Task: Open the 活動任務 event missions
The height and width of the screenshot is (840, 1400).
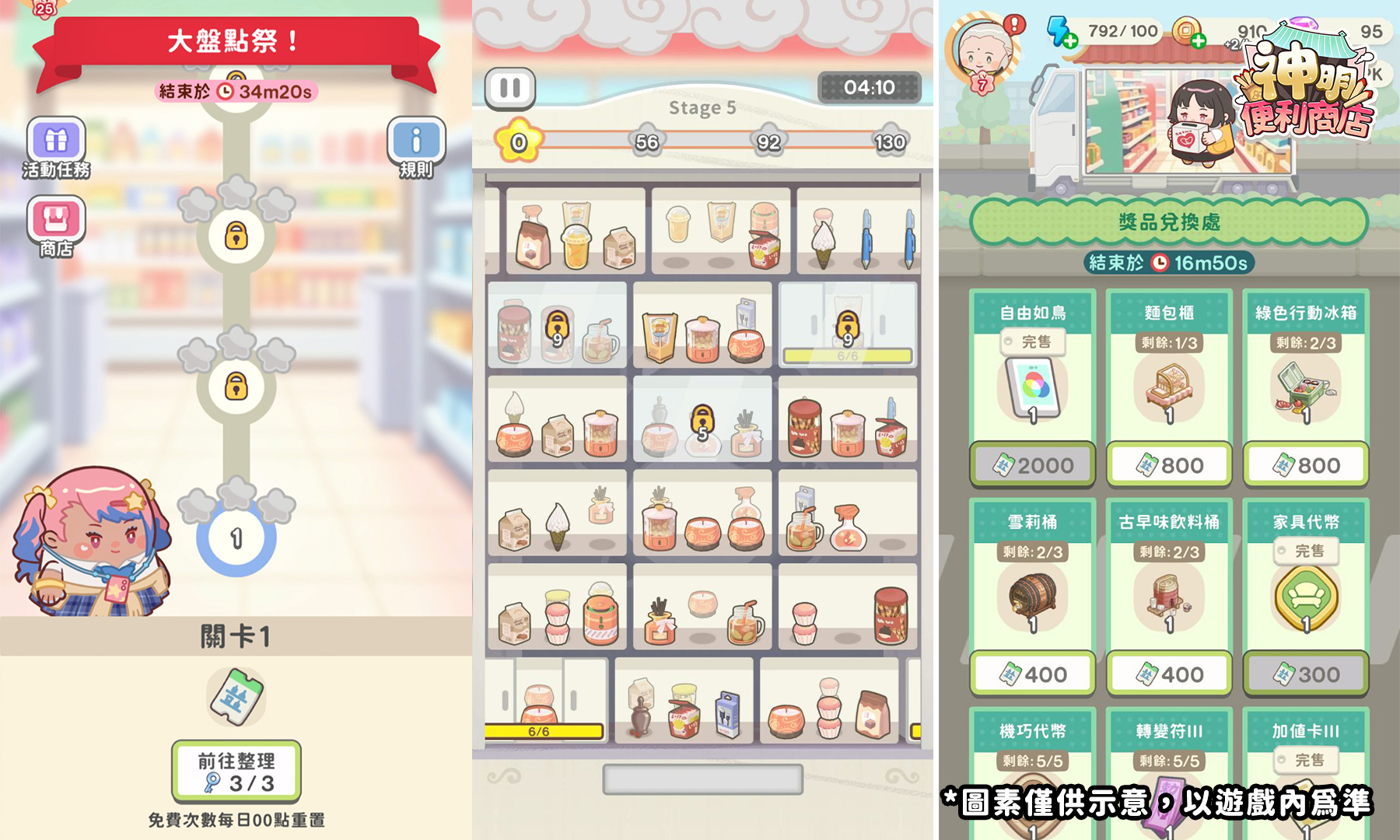Action: point(56,142)
